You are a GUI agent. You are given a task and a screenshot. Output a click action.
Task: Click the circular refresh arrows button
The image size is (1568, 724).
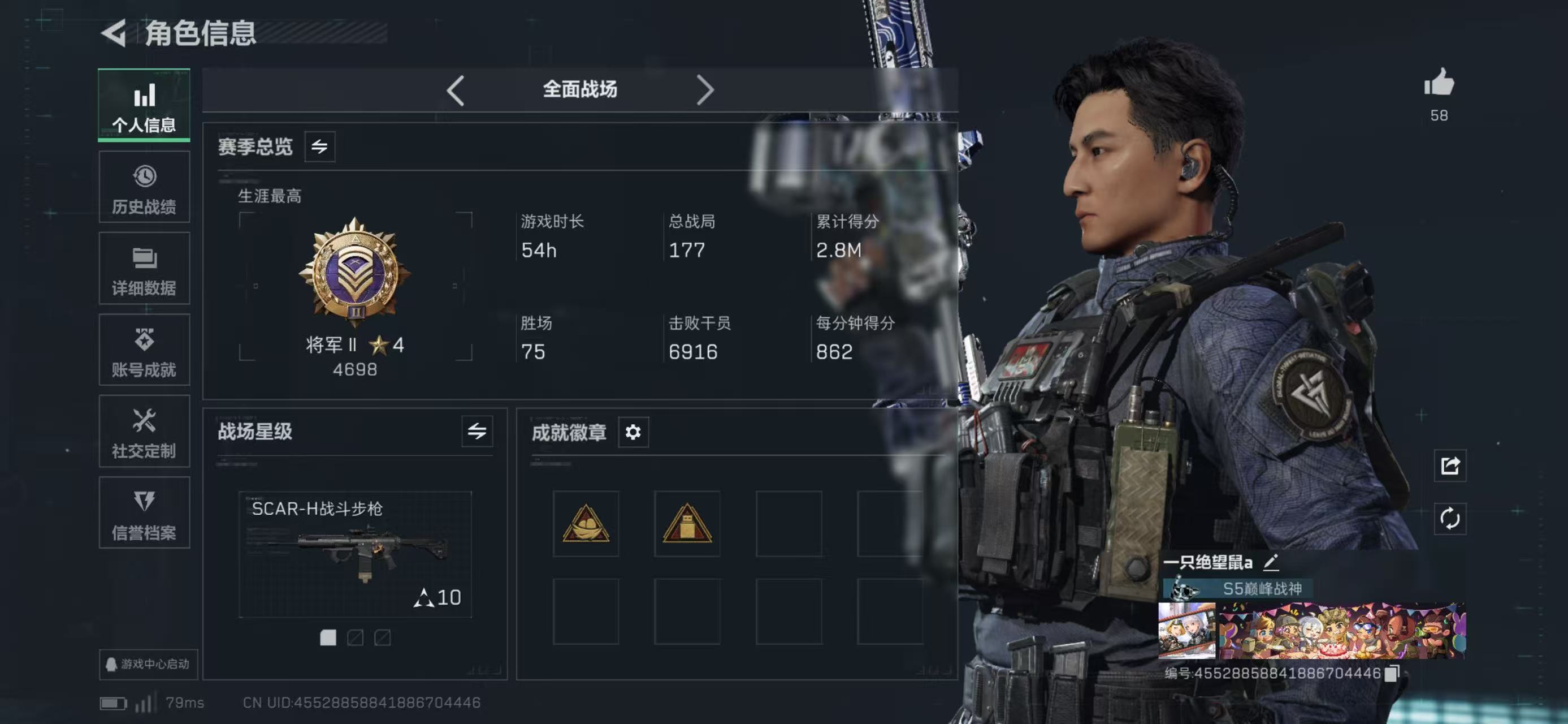[1450, 519]
